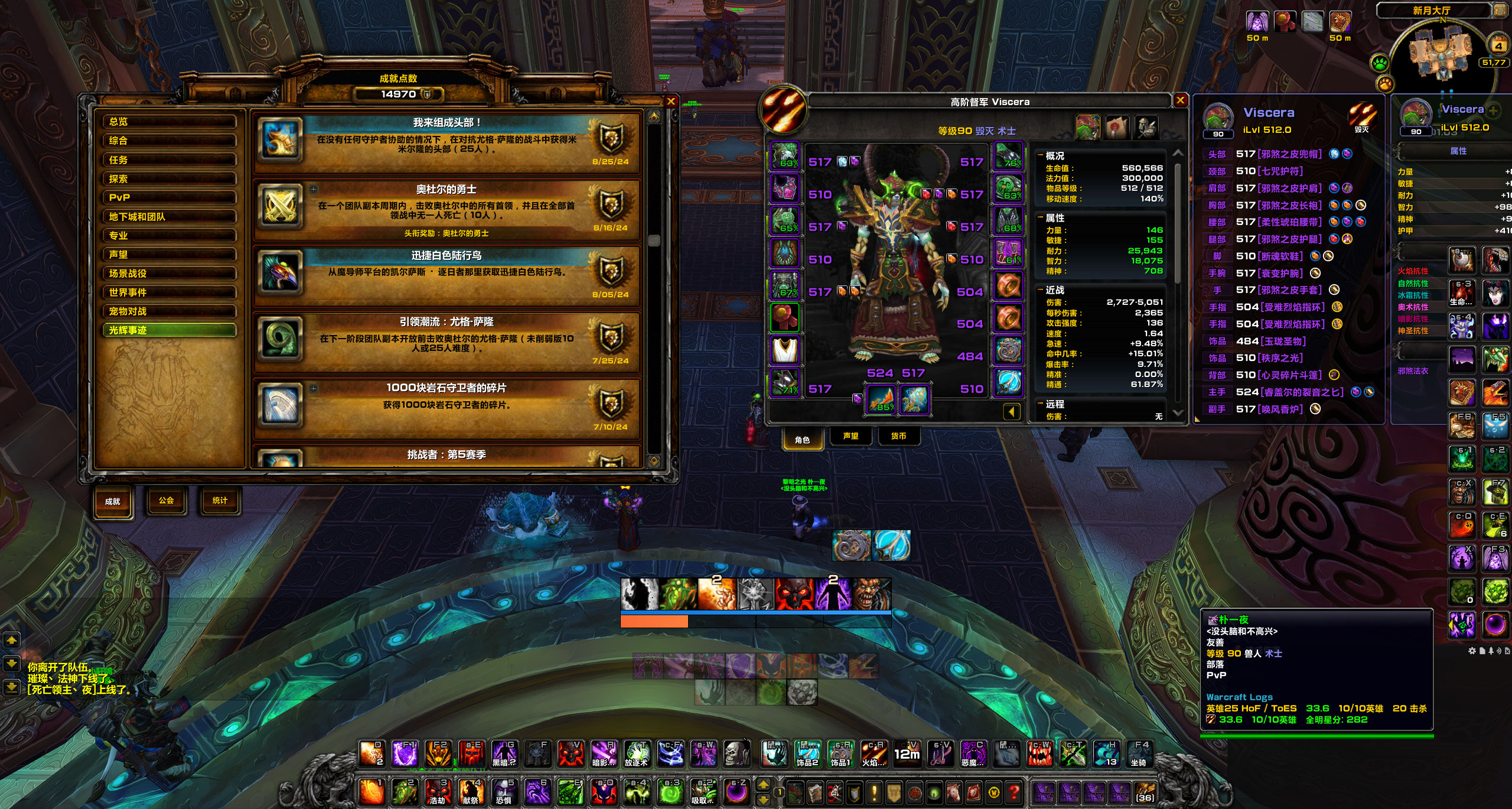Collapse the 概况 stats section

coord(1040,156)
